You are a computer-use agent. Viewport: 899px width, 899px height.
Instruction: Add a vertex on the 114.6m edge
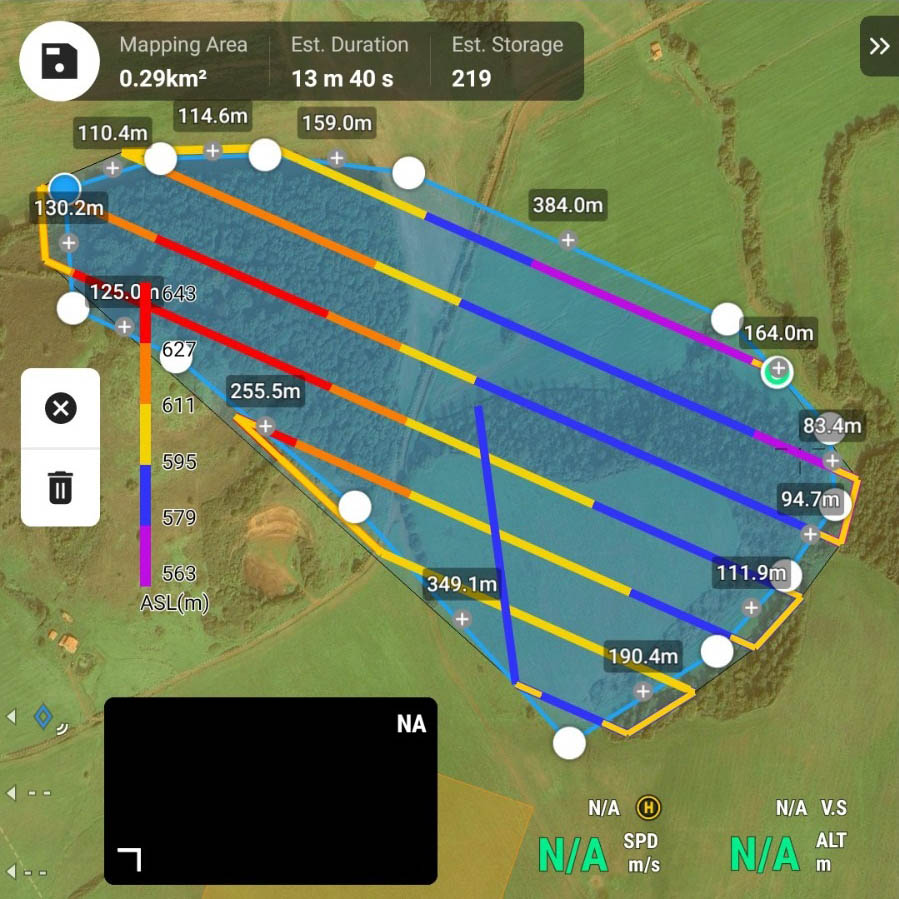click(213, 151)
